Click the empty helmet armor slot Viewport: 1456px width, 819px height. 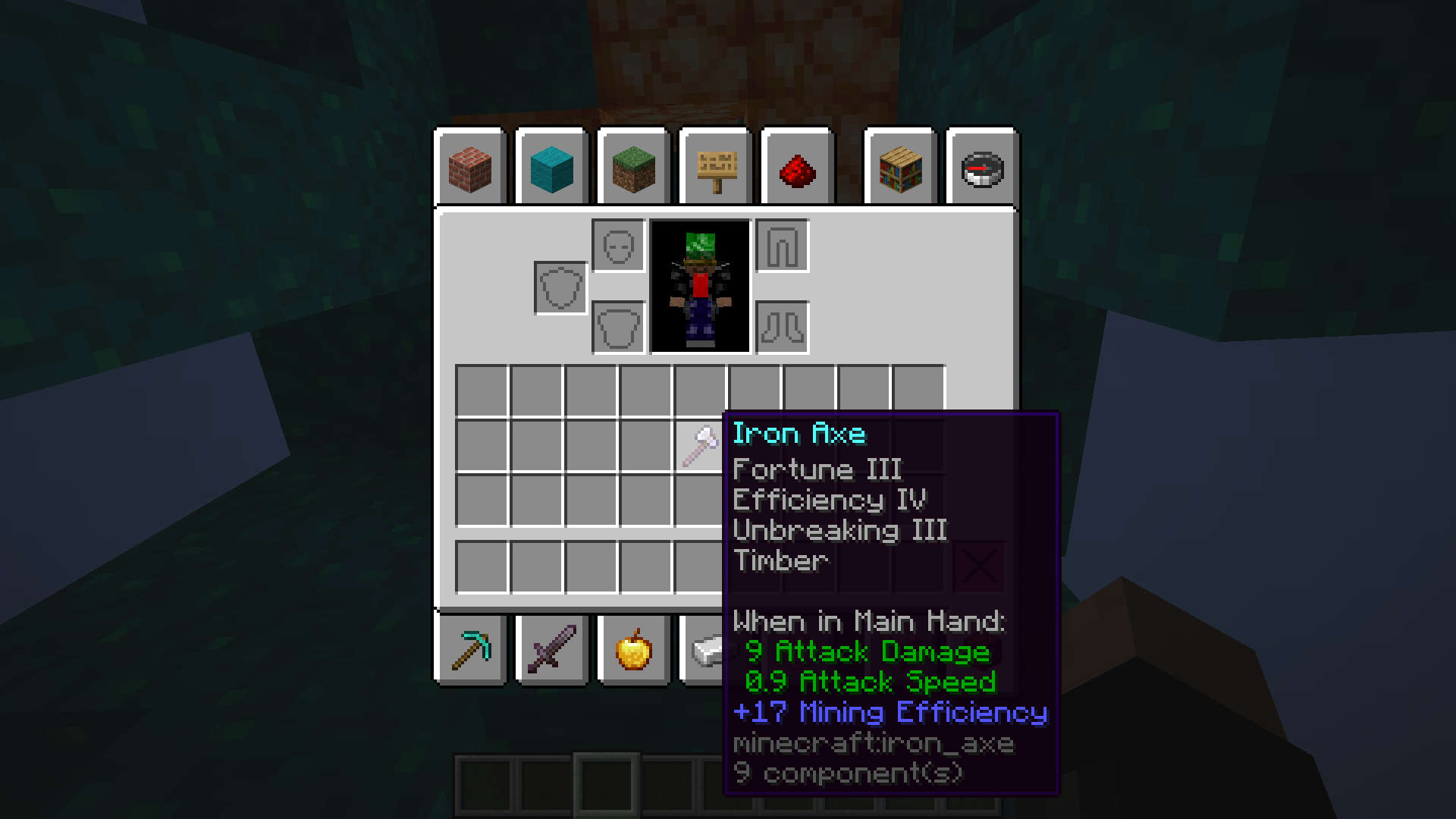click(620, 246)
